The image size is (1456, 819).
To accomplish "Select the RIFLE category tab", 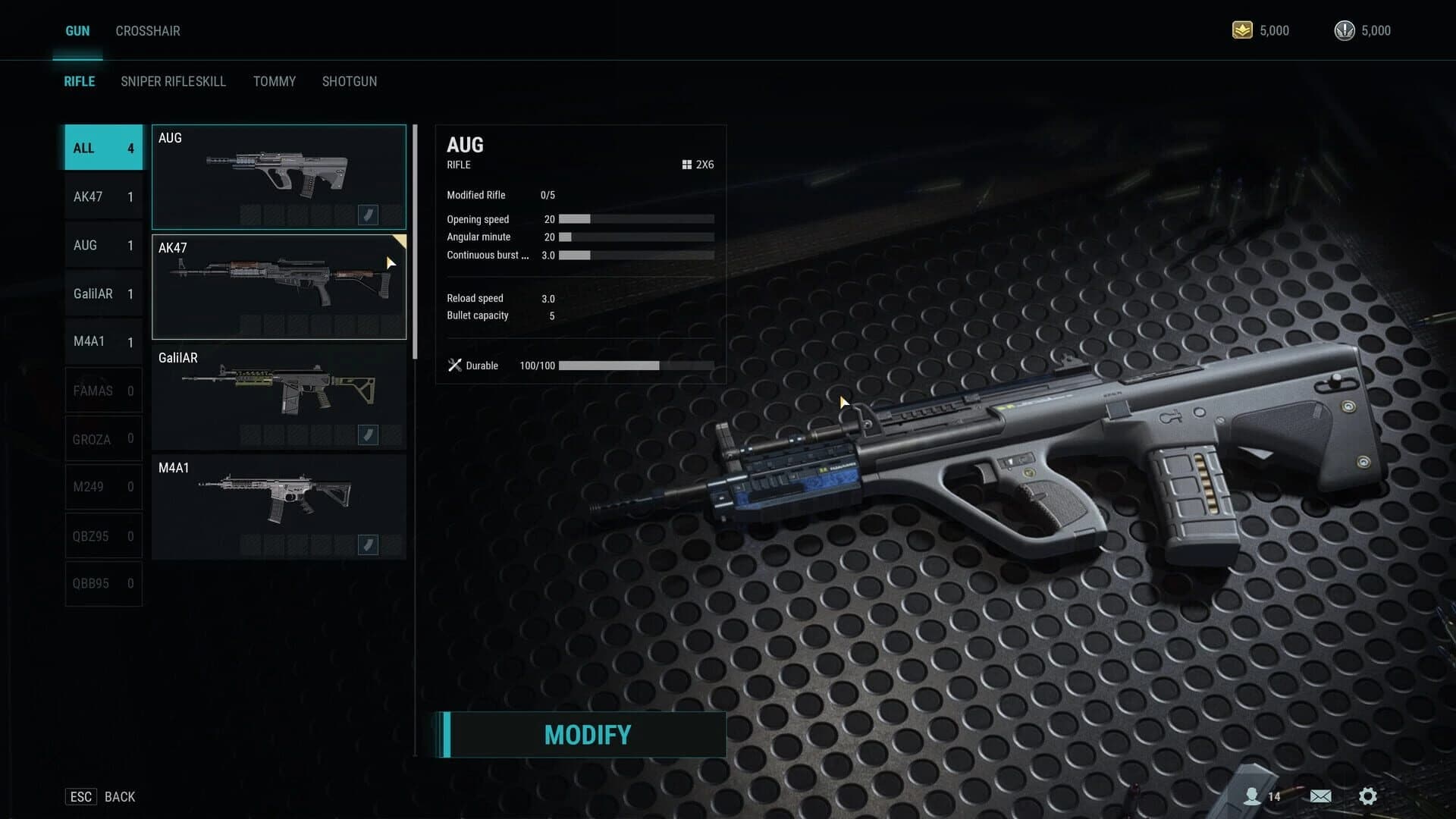I will pyautogui.click(x=79, y=81).
